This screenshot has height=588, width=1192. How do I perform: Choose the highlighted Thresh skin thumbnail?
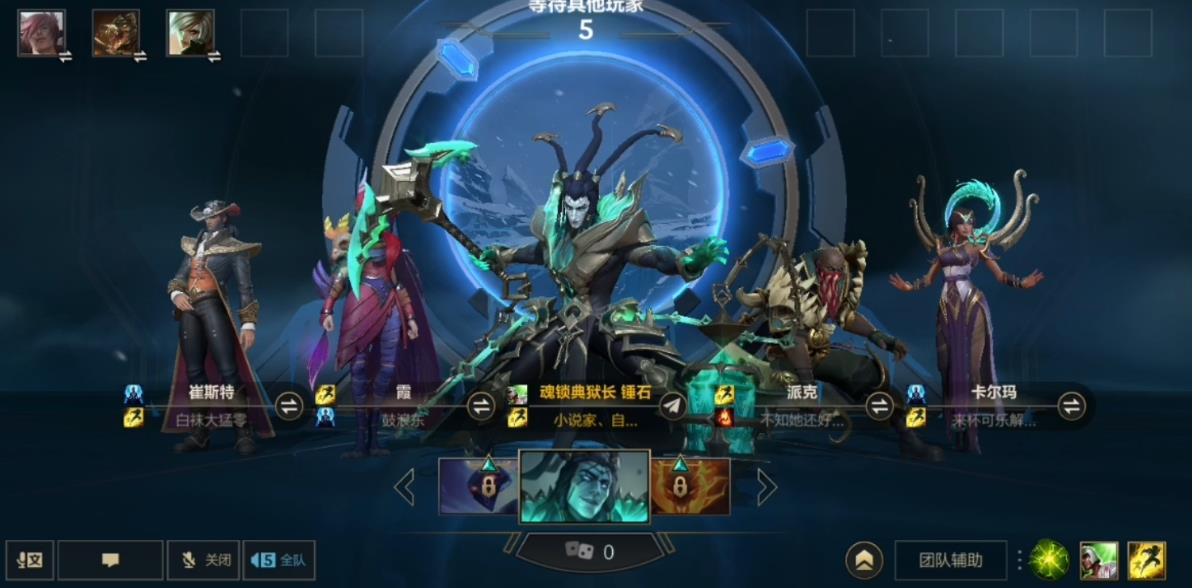click(x=584, y=487)
